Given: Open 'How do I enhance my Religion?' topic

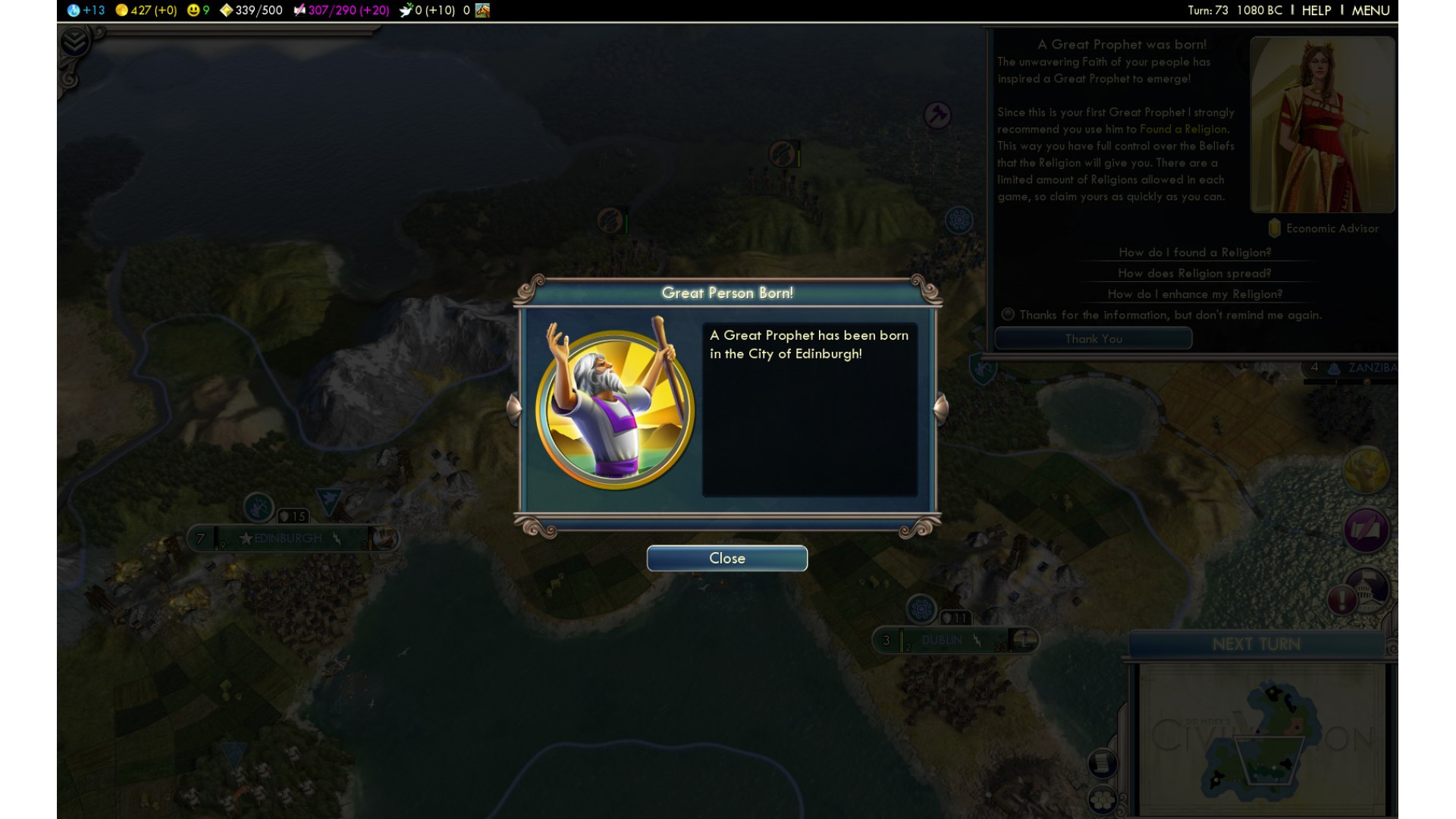Looking at the screenshot, I should (1194, 294).
